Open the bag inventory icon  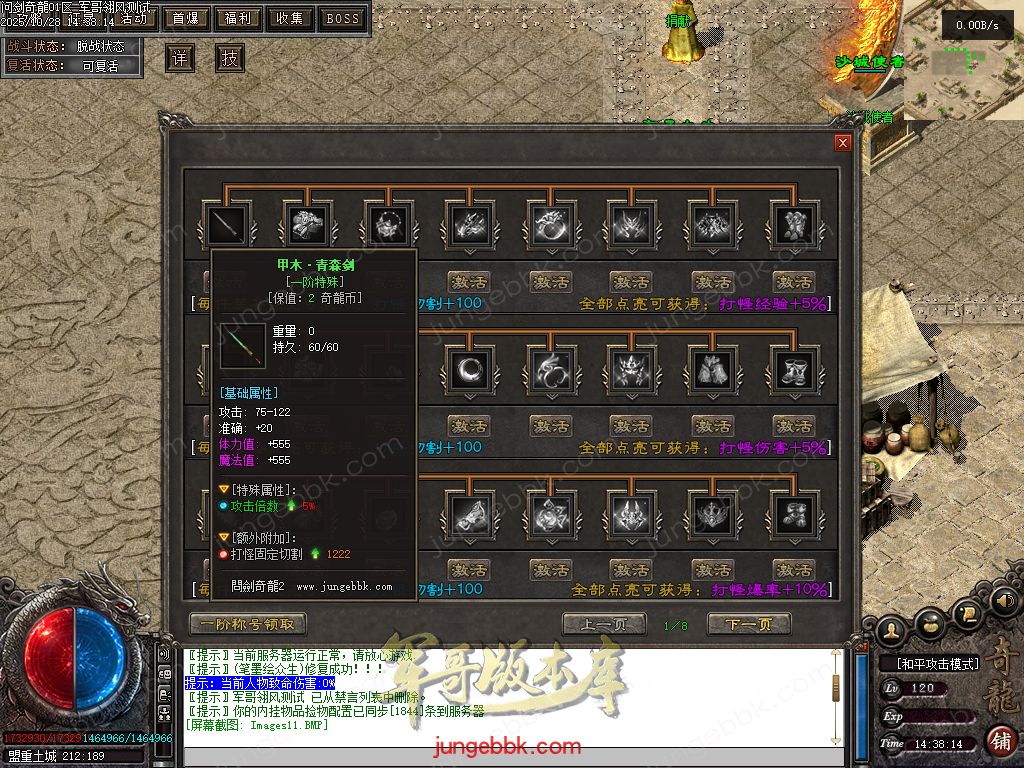(x=930, y=625)
